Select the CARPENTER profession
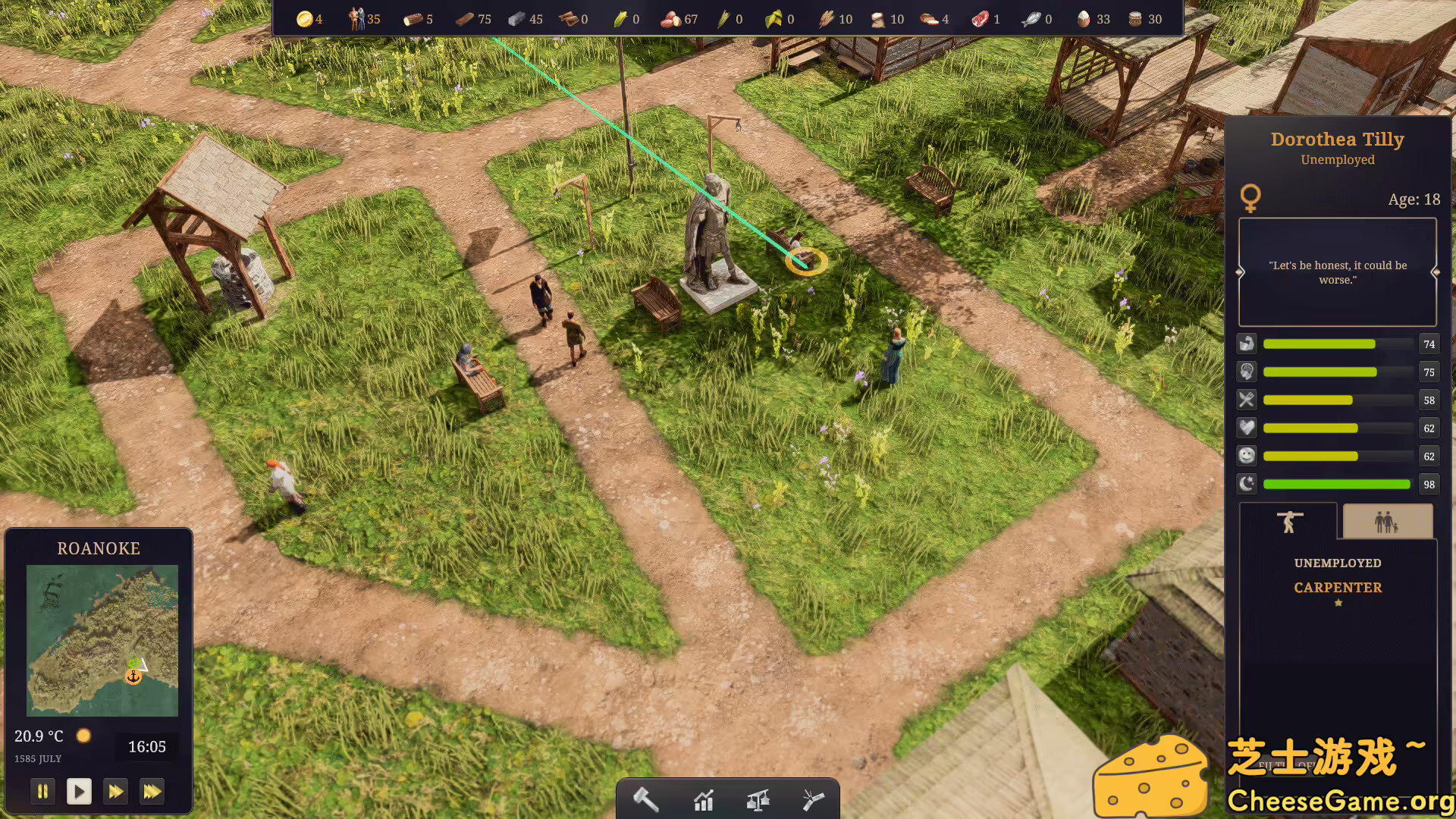This screenshot has height=819, width=1456. [1337, 587]
